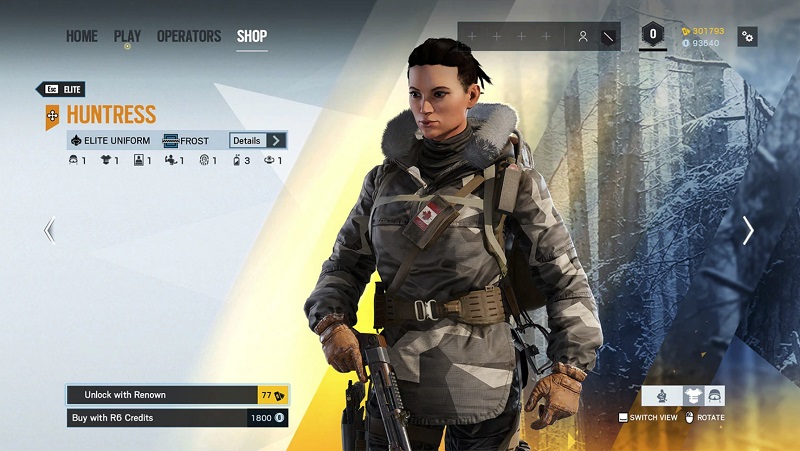The height and width of the screenshot is (451, 800).
Task: Open the player profile icon
Action: coord(583,37)
